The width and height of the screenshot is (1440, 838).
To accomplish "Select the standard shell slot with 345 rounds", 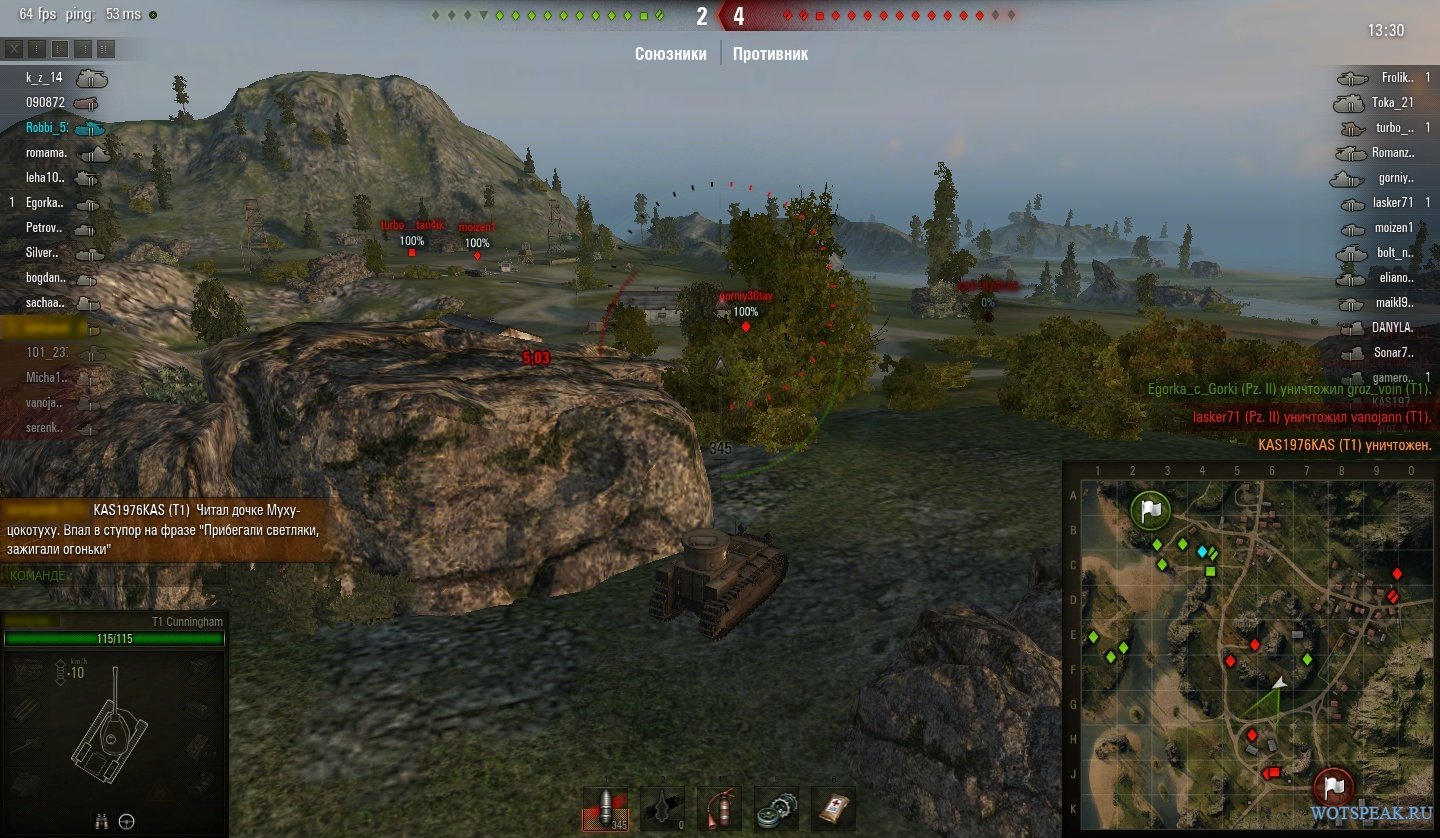I will 607,808.
